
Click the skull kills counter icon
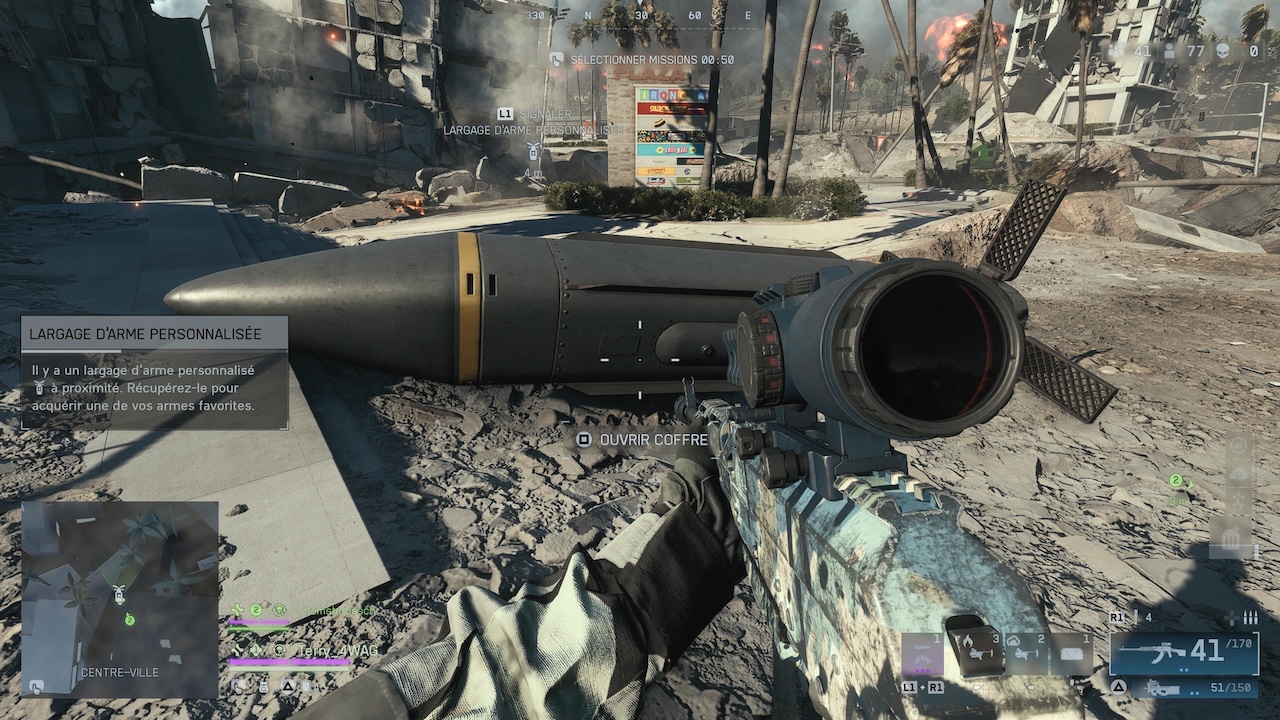point(1225,50)
